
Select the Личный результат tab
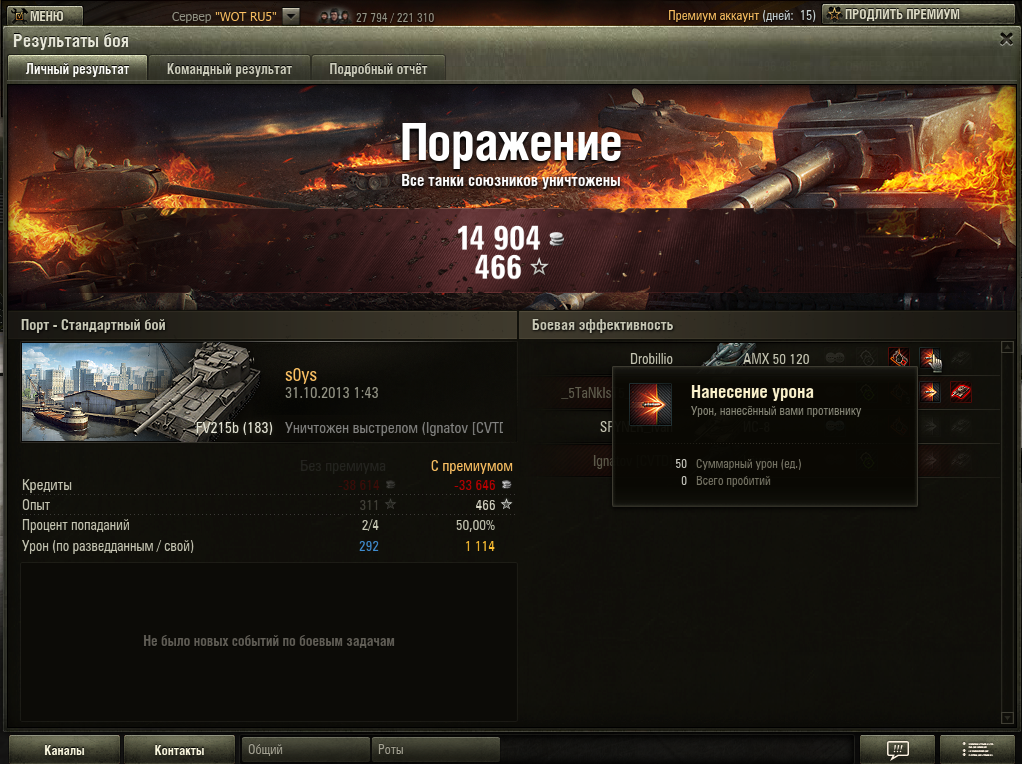77,69
